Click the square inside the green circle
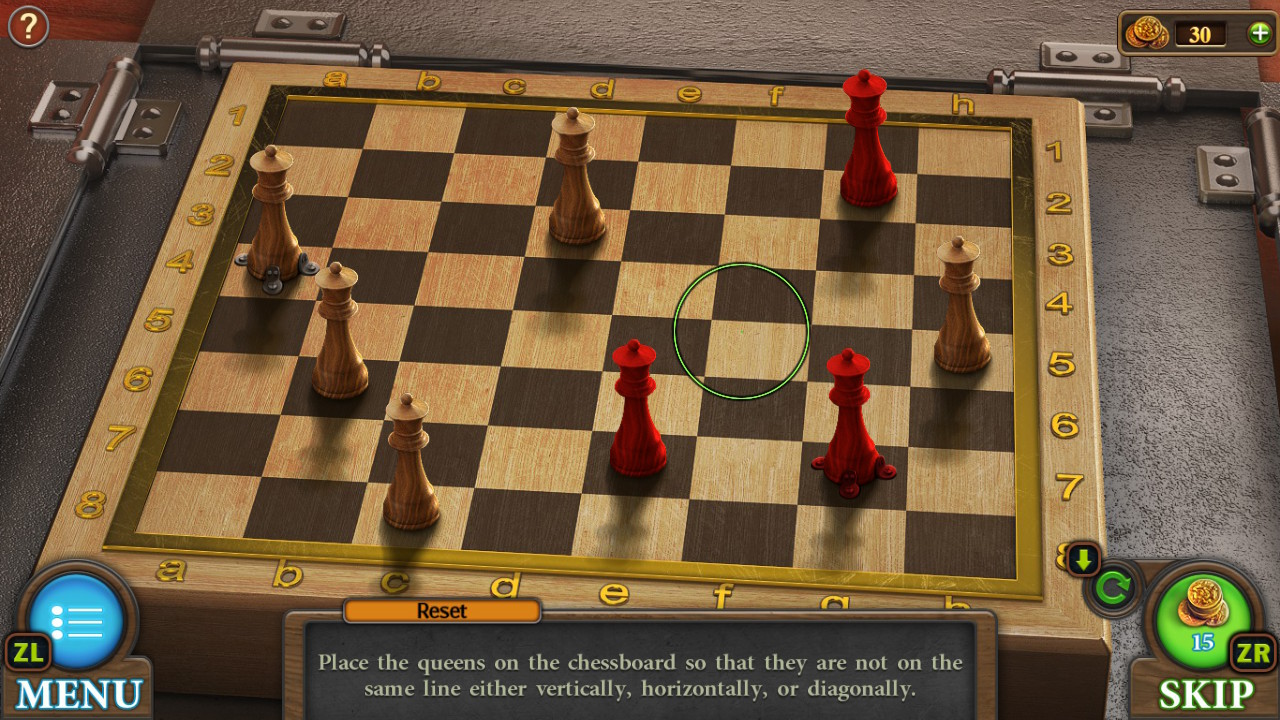This screenshot has width=1280, height=720. pos(742,330)
